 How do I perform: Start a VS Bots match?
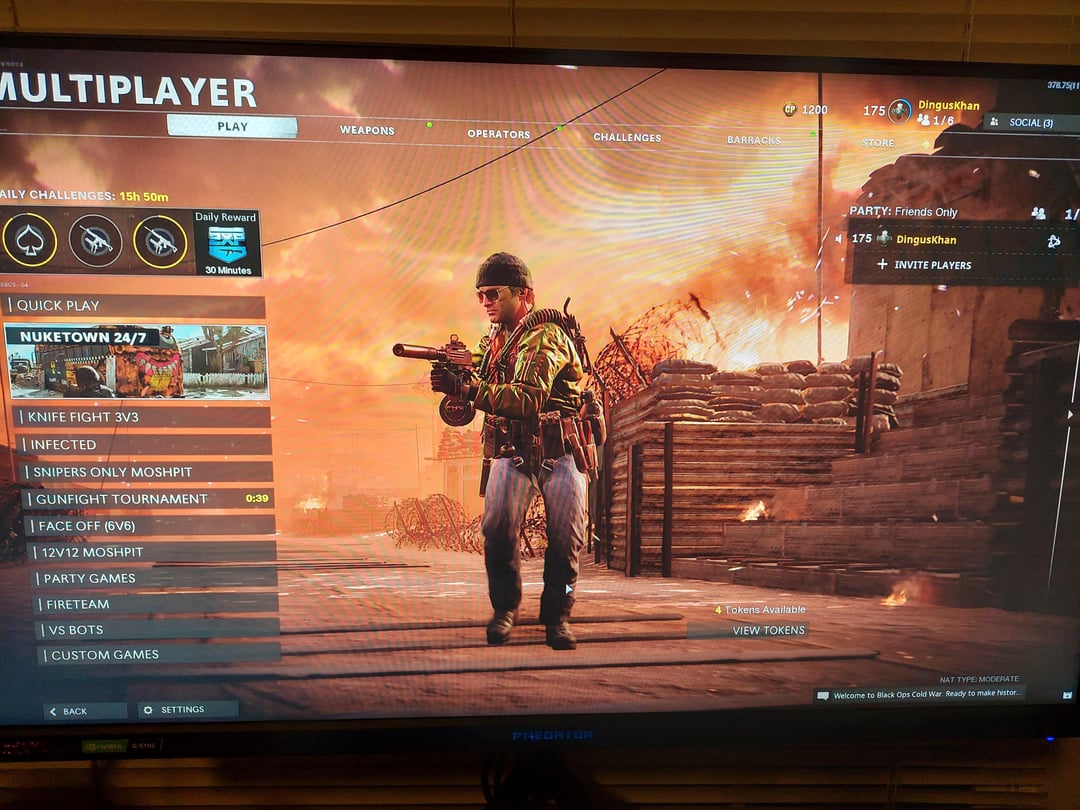158,630
